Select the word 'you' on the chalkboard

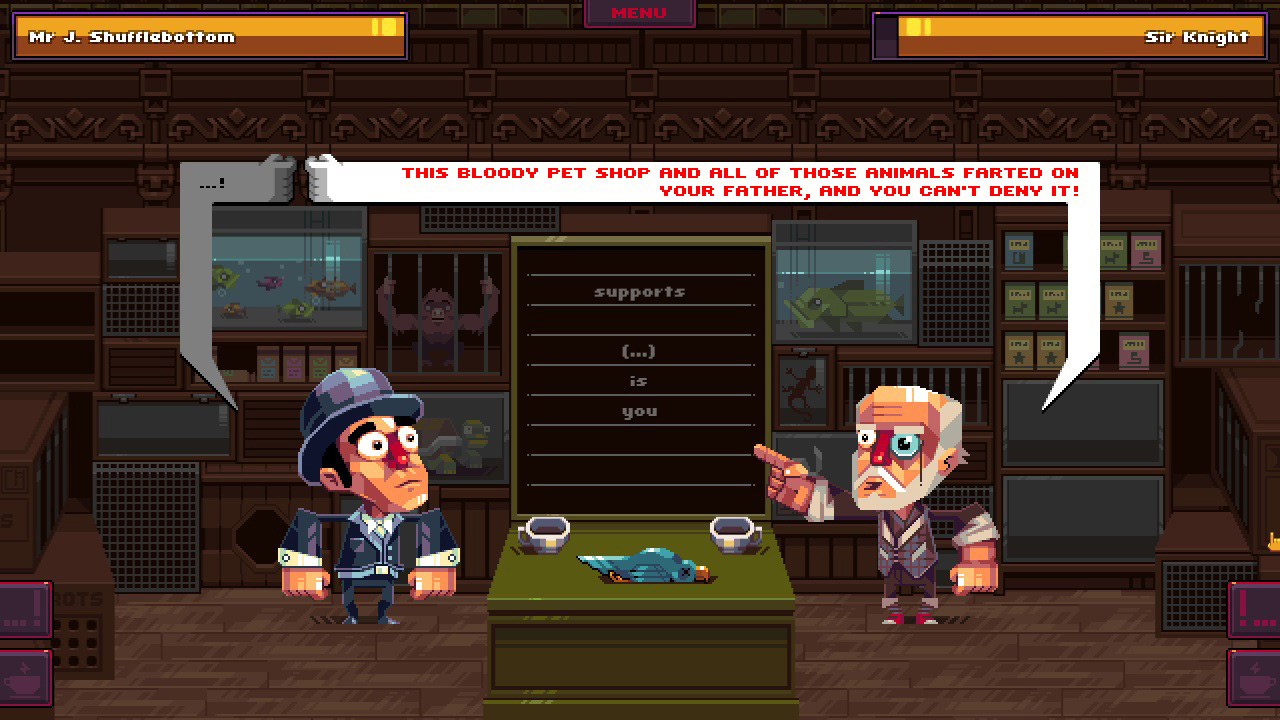[x=640, y=411]
